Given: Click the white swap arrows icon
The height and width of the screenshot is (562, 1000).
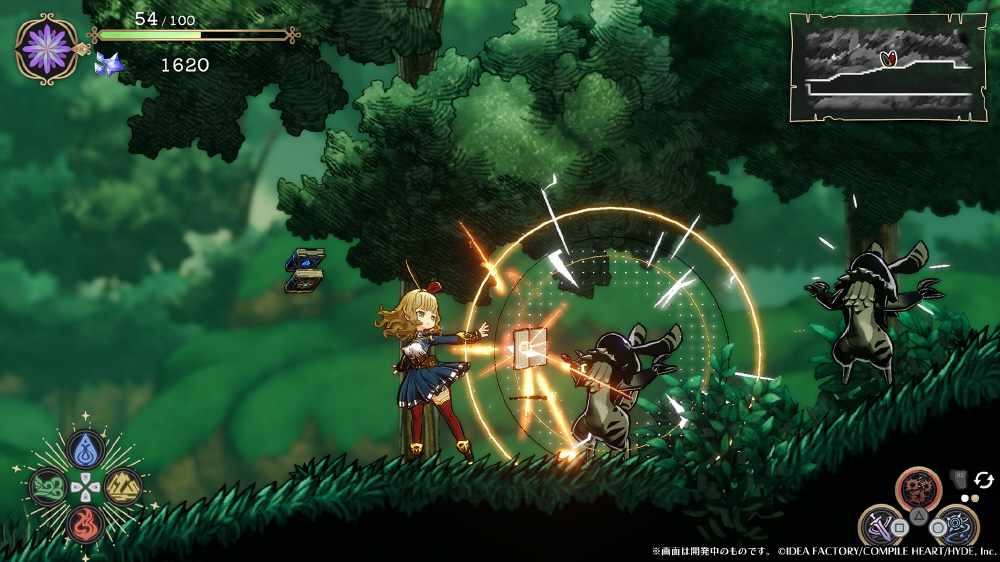Looking at the screenshot, I should pos(983,480).
